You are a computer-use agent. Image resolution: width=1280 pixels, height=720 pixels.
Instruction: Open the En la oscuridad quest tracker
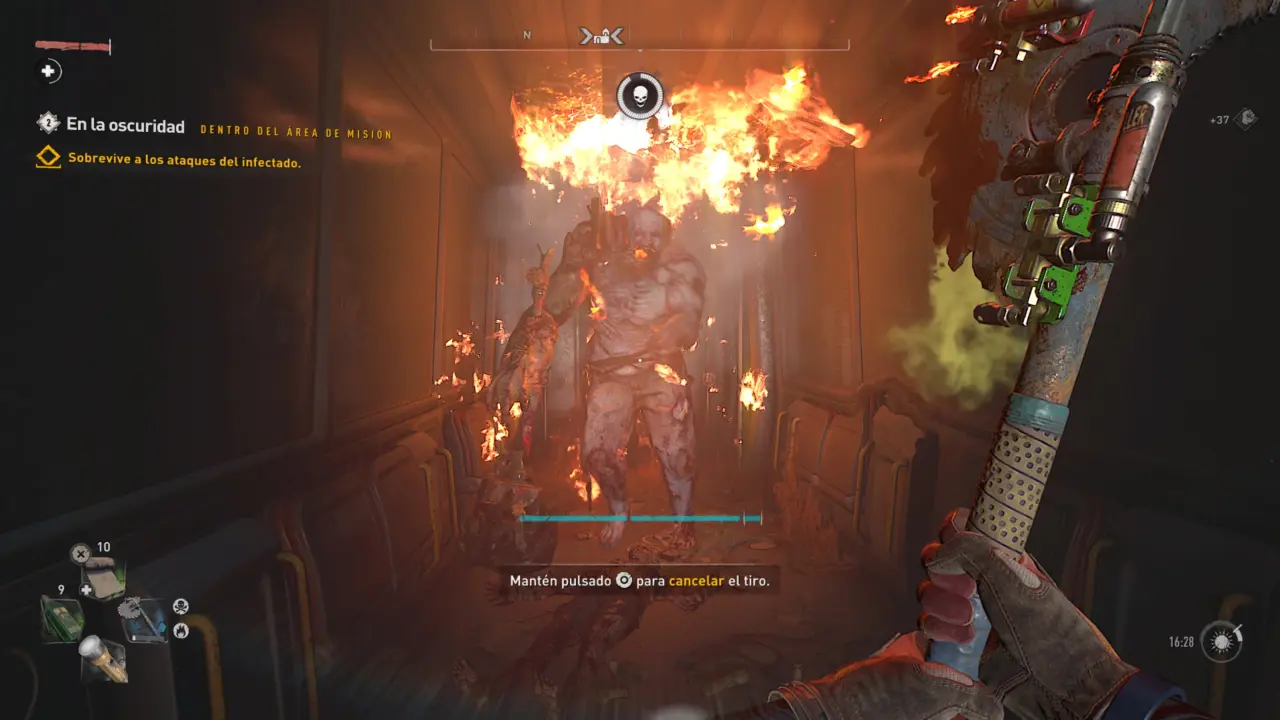click(x=125, y=126)
